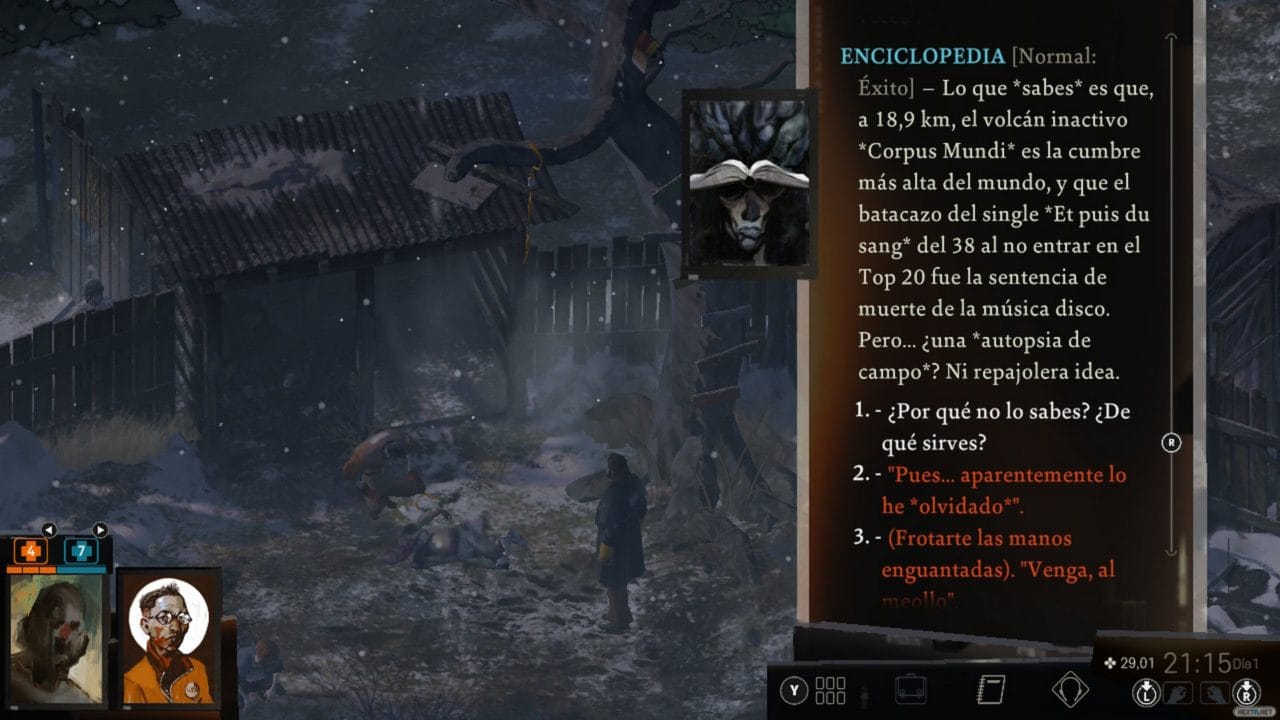This screenshot has width=1280, height=720.
Task: Open the journal notebook icon
Action: [991, 690]
